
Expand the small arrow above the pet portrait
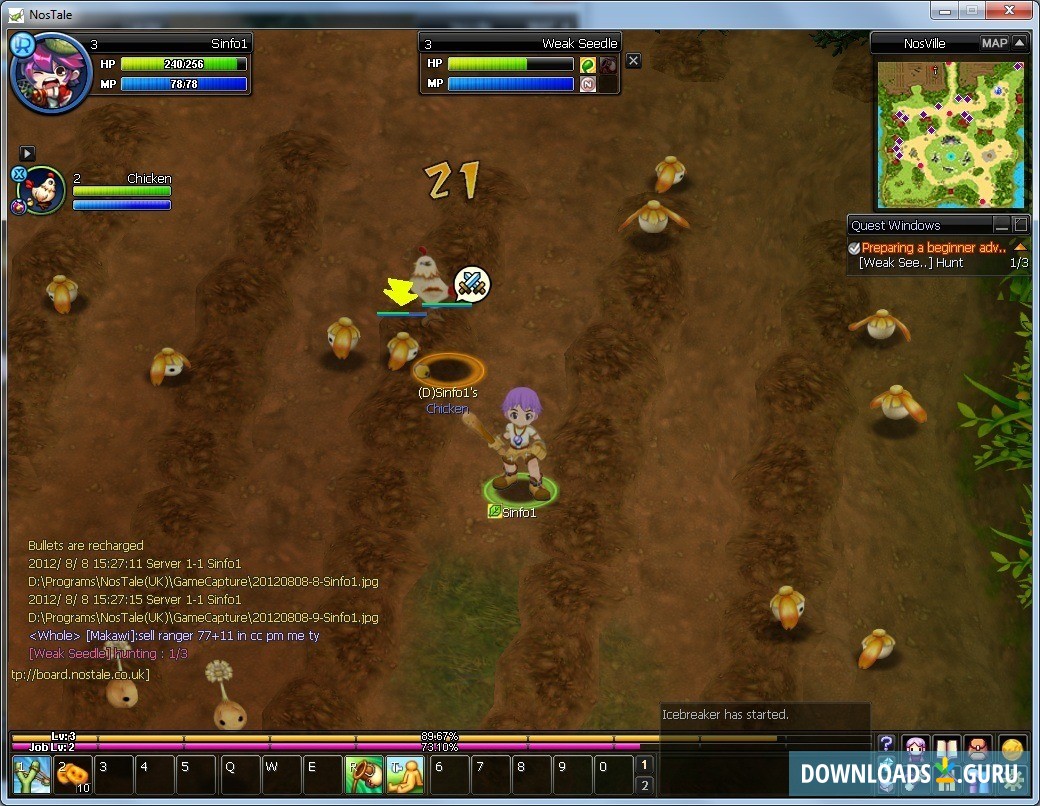(x=27, y=153)
